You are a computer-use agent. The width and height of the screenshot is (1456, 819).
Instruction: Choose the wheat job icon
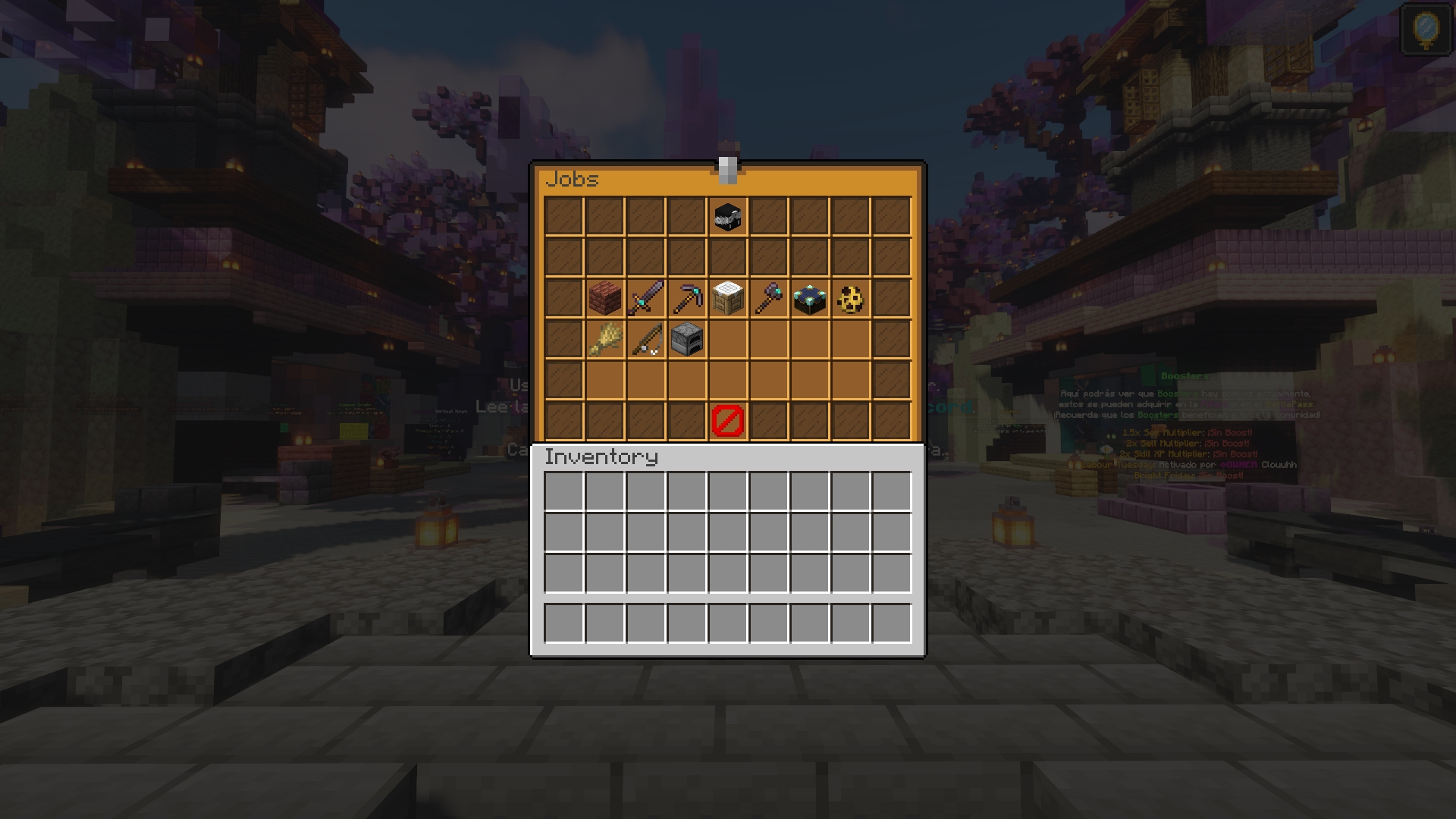point(604,339)
